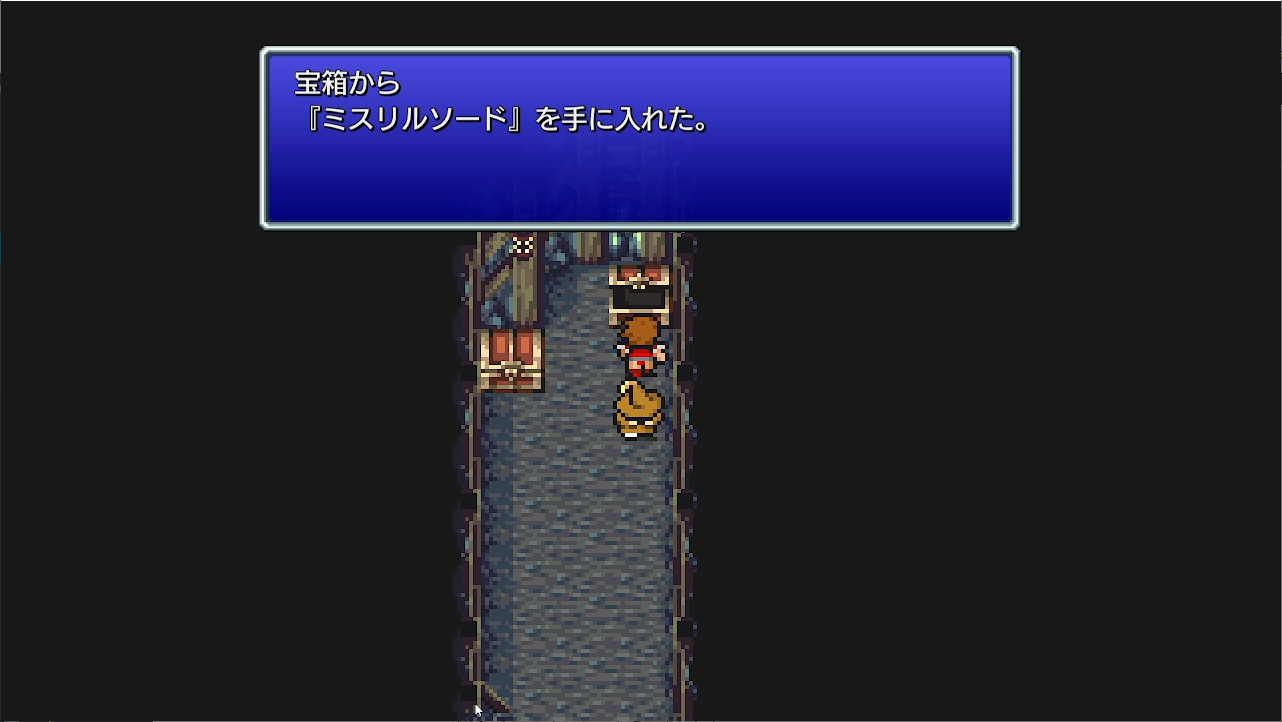Click the black interior of the opened chest
Screen dimensions: 1282x722
point(640,295)
